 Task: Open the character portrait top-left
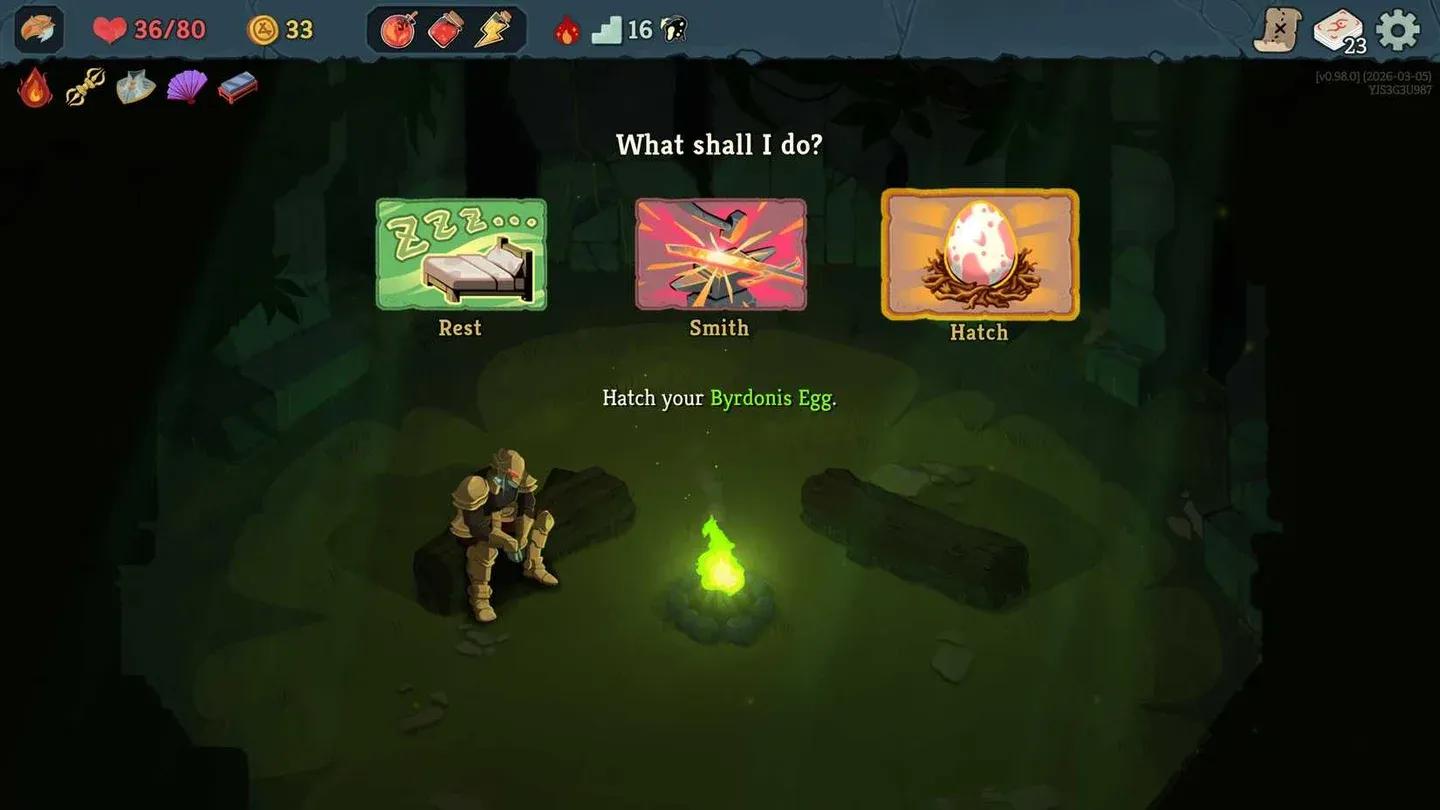tap(37, 29)
